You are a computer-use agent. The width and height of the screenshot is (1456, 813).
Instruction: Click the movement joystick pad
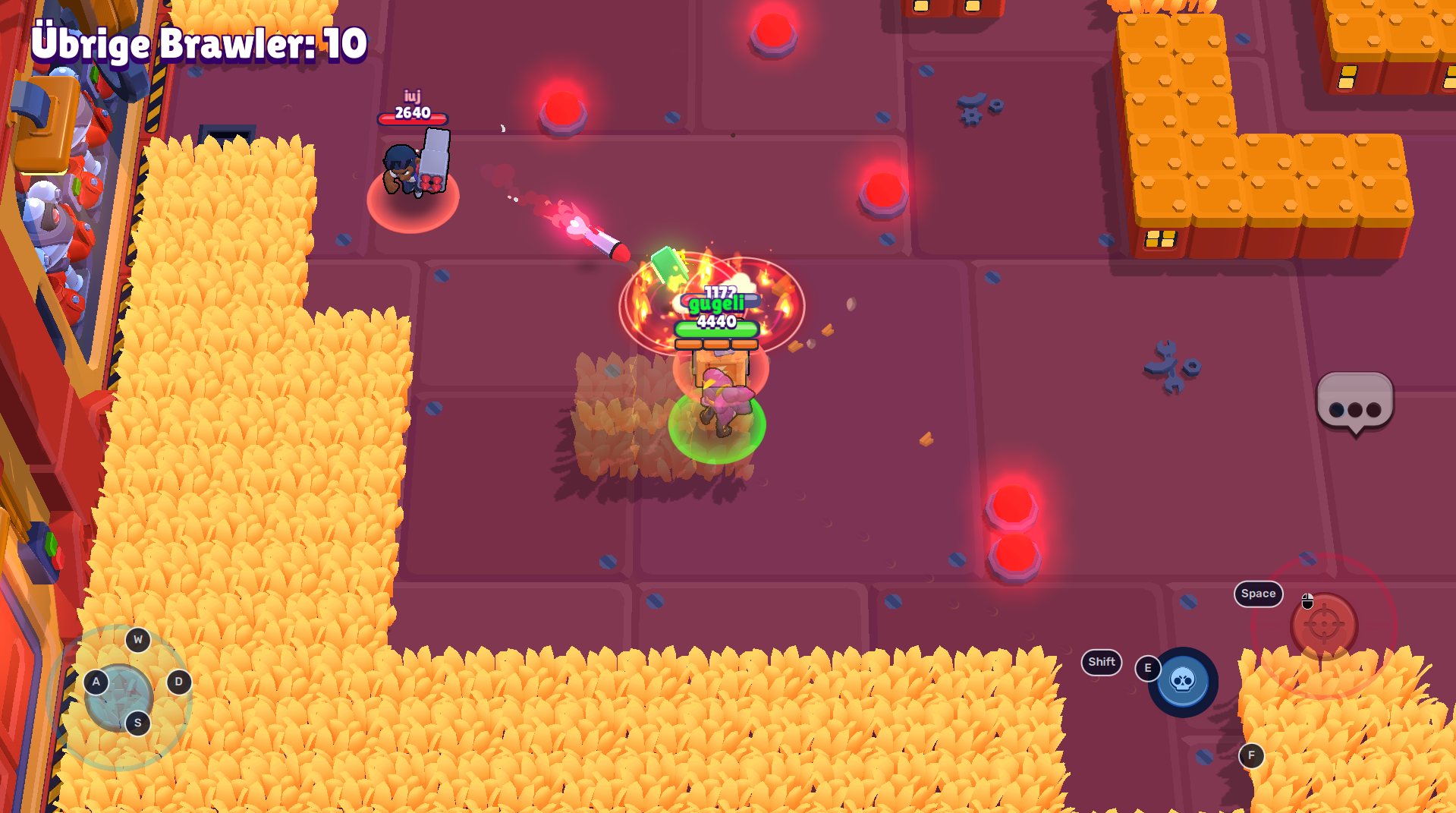coord(119,696)
